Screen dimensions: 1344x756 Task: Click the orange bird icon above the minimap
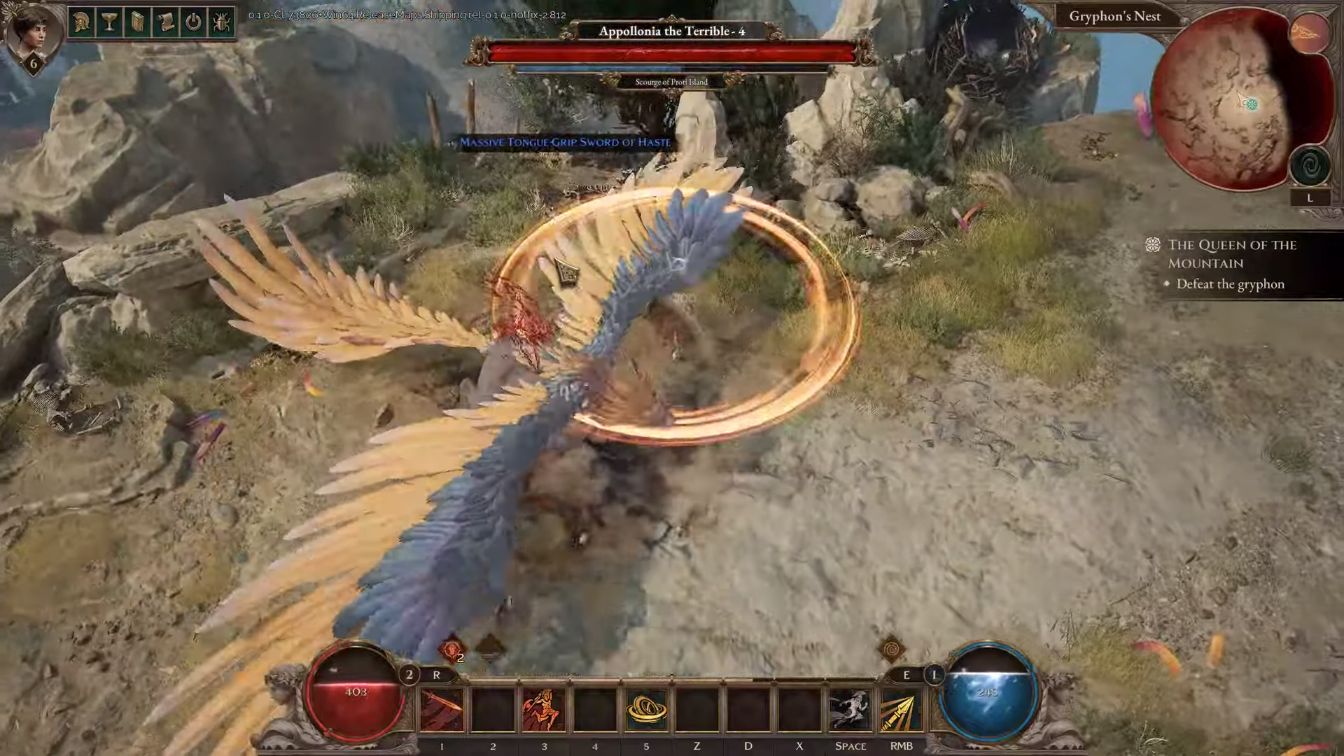[1308, 33]
